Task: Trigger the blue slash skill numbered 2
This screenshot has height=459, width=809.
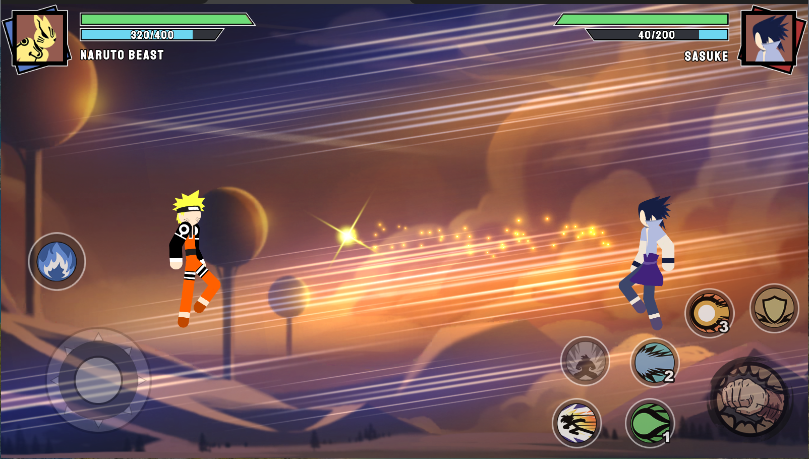Action: tap(654, 362)
